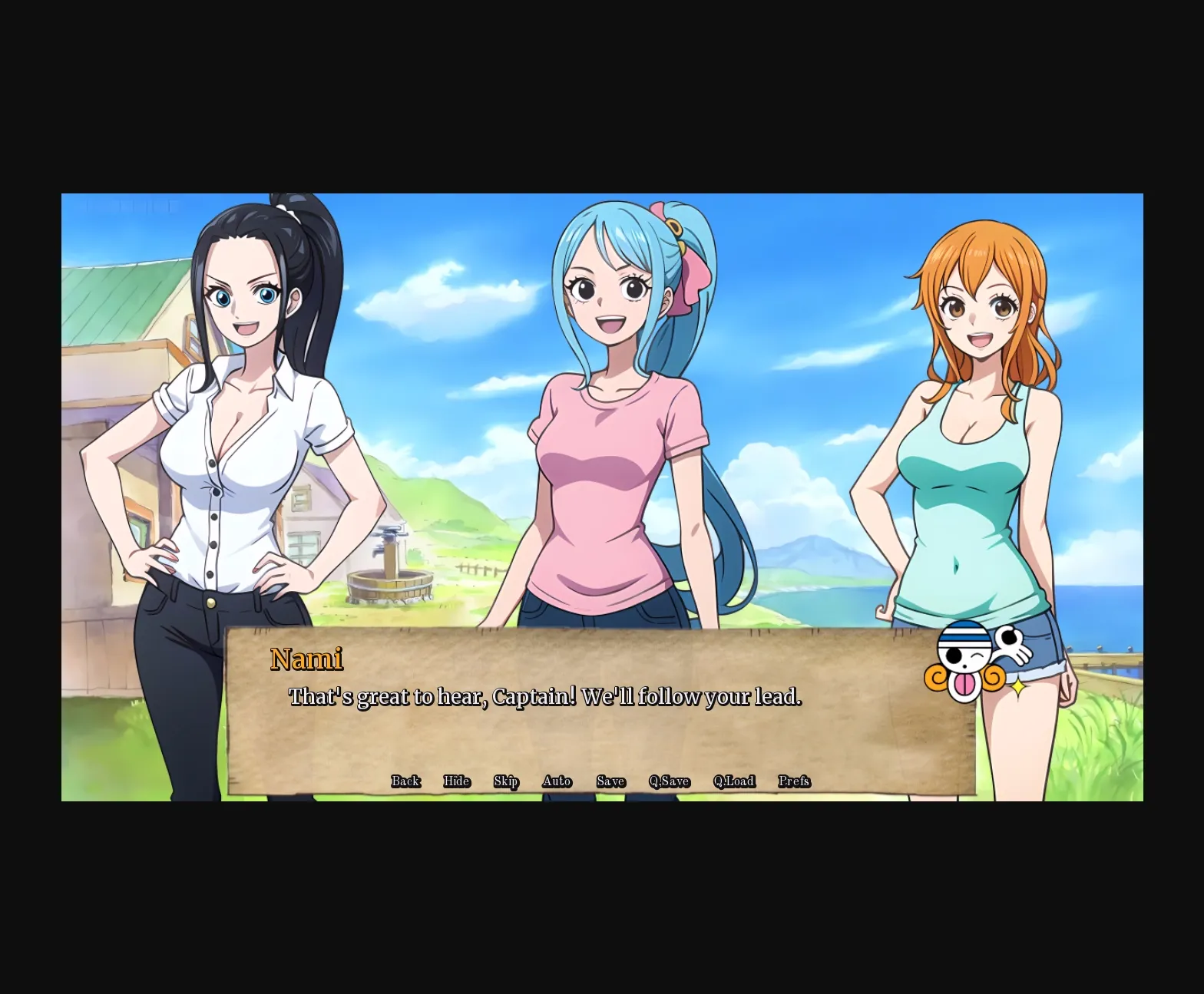Open the Save game screen

pos(610,781)
